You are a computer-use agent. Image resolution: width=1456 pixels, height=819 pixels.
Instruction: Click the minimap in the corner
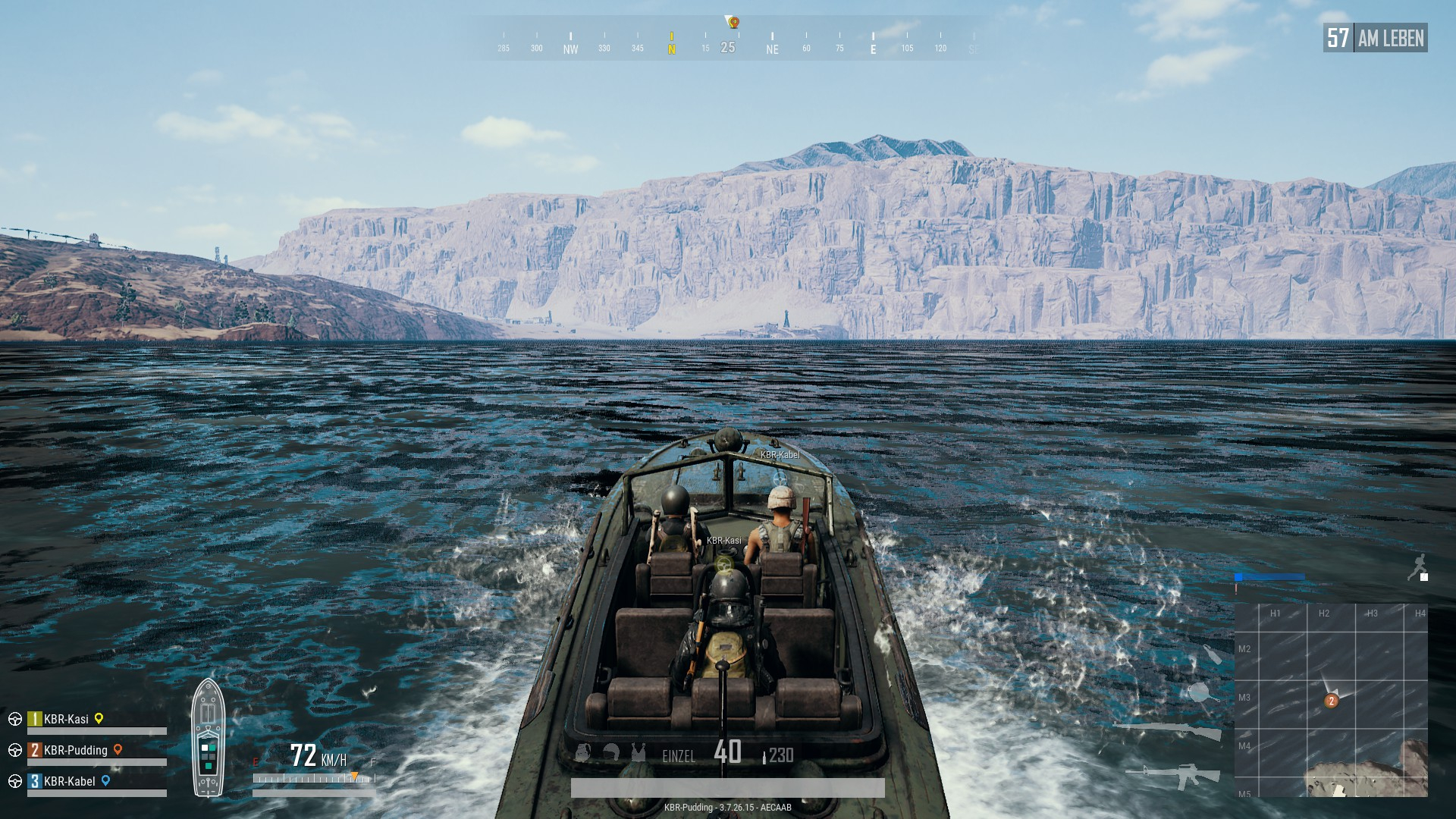click(x=1331, y=699)
